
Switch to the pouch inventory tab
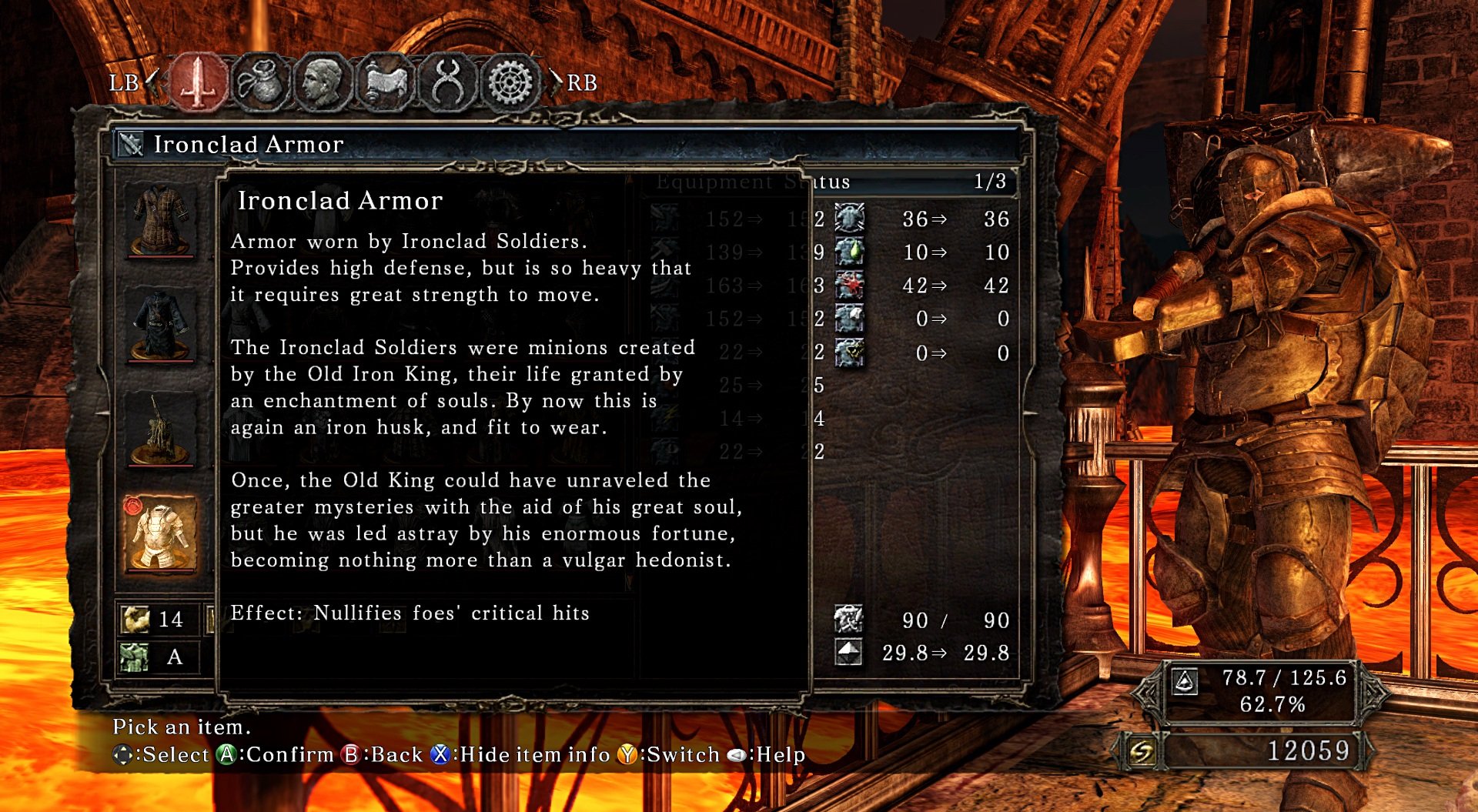[260, 82]
